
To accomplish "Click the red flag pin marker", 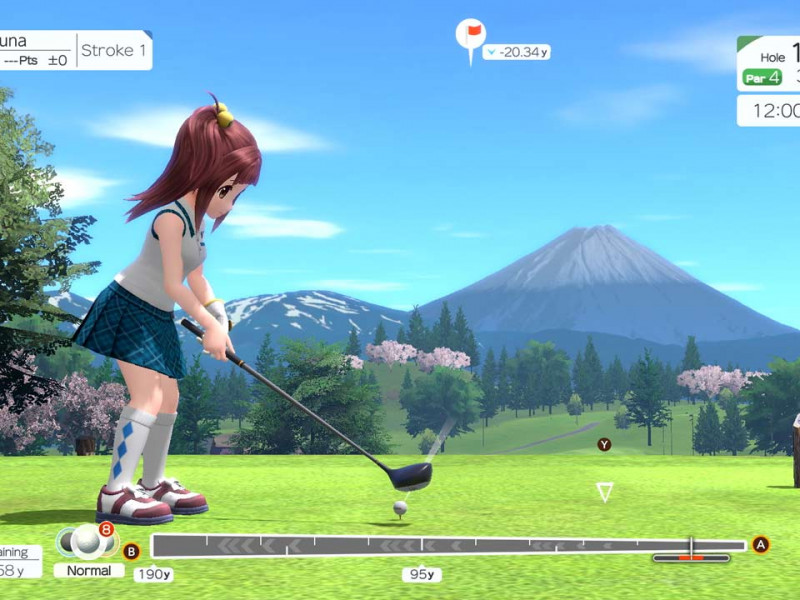I will (470, 36).
